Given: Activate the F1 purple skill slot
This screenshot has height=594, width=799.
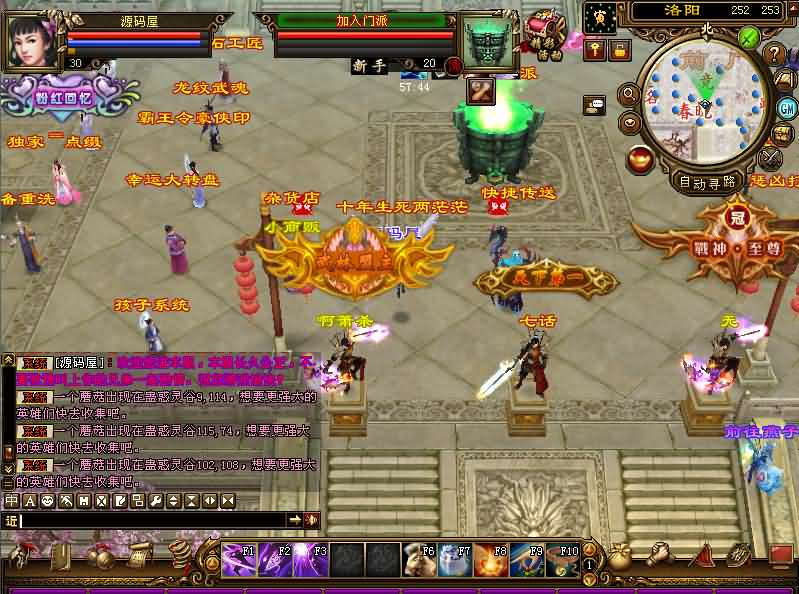Looking at the screenshot, I should [x=236, y=559].
